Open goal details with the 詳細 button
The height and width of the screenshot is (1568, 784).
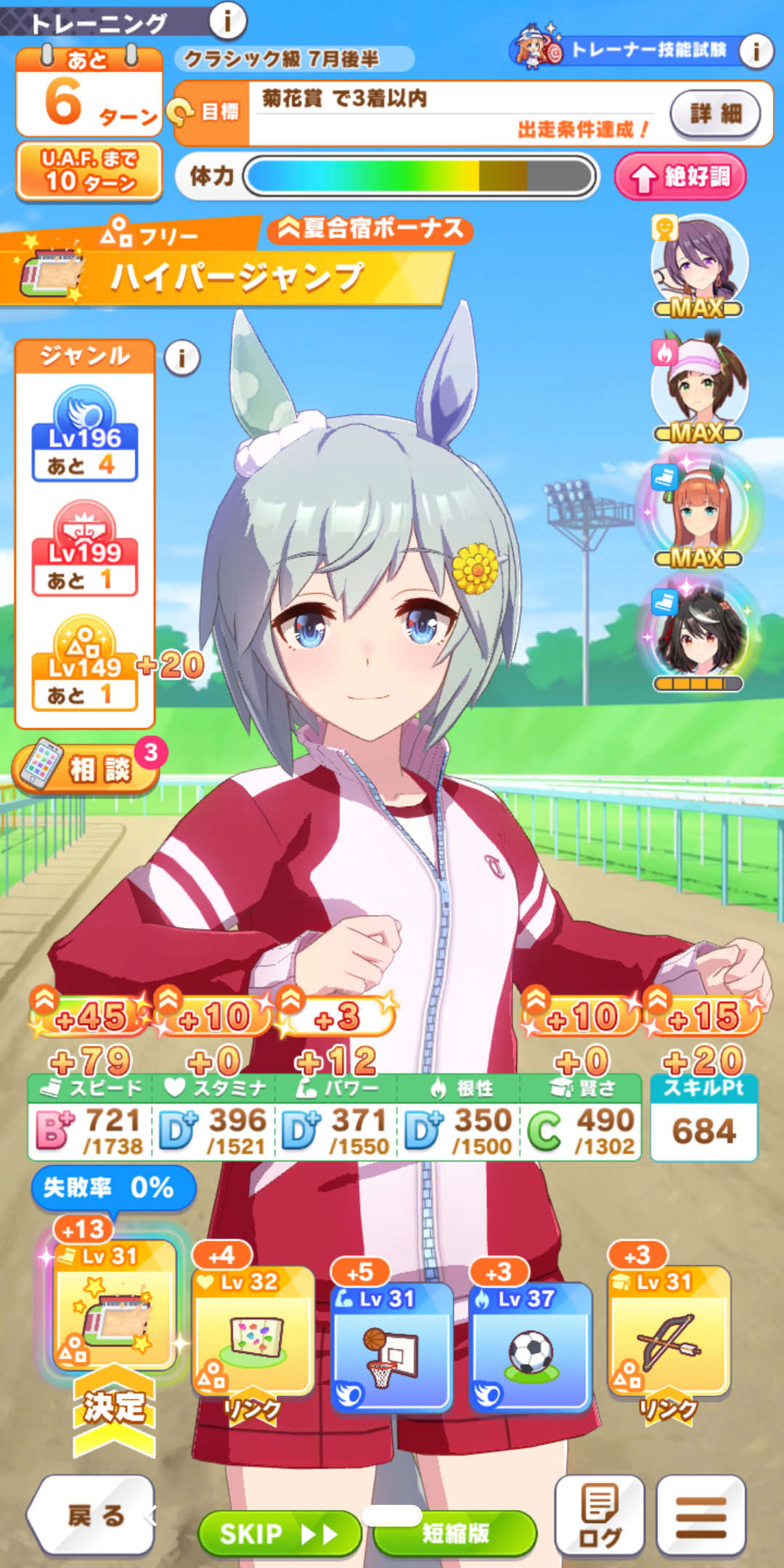coord(715,113)
